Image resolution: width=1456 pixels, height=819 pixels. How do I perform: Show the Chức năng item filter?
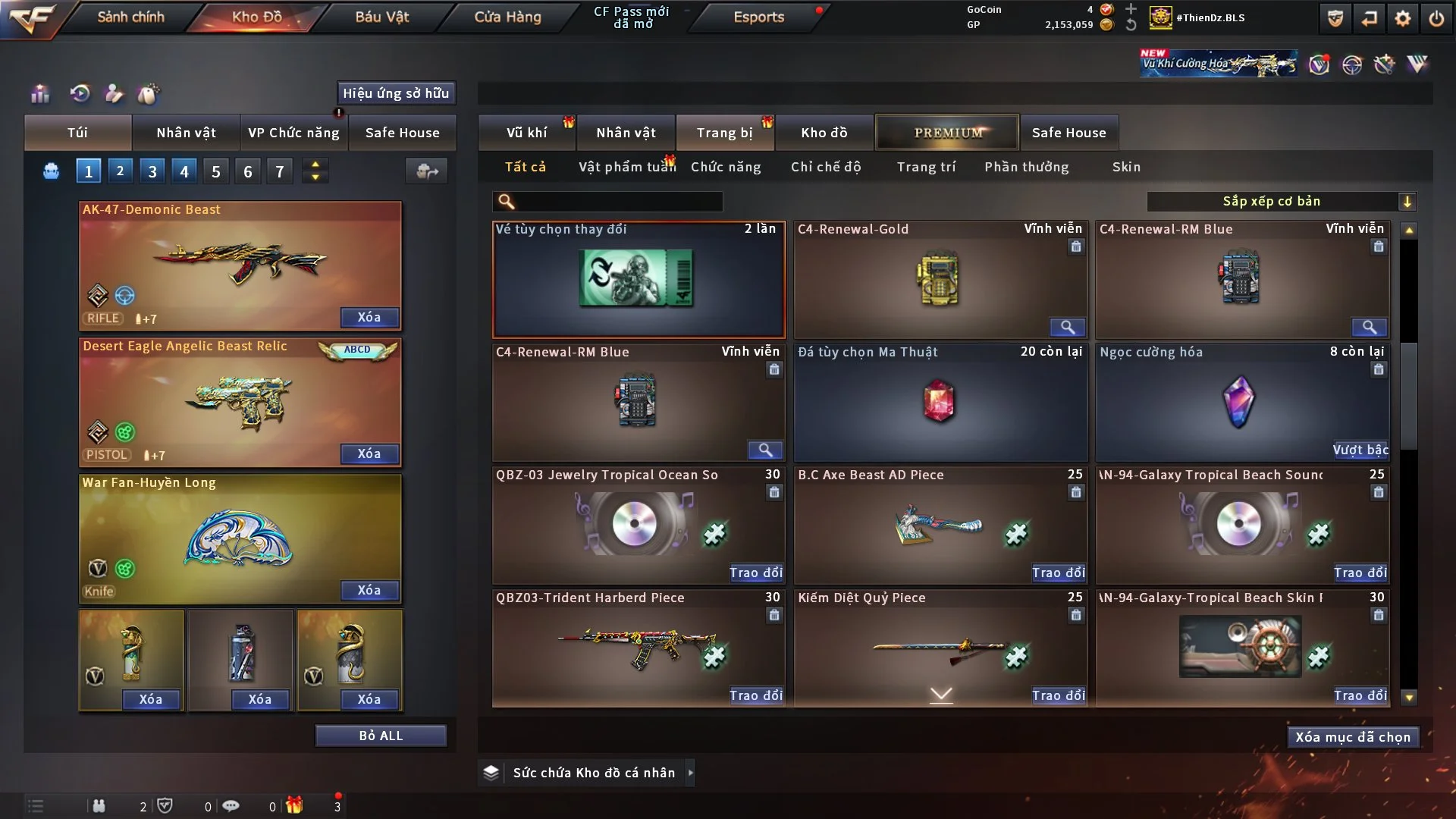click(x=725, y=167)
